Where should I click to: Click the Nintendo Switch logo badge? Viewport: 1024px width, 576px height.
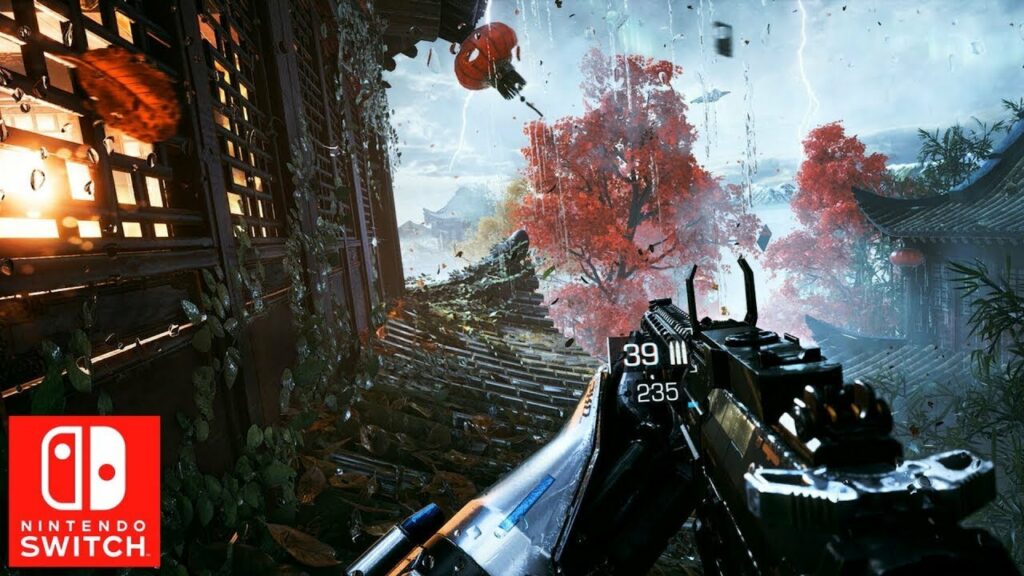[84, 491]
